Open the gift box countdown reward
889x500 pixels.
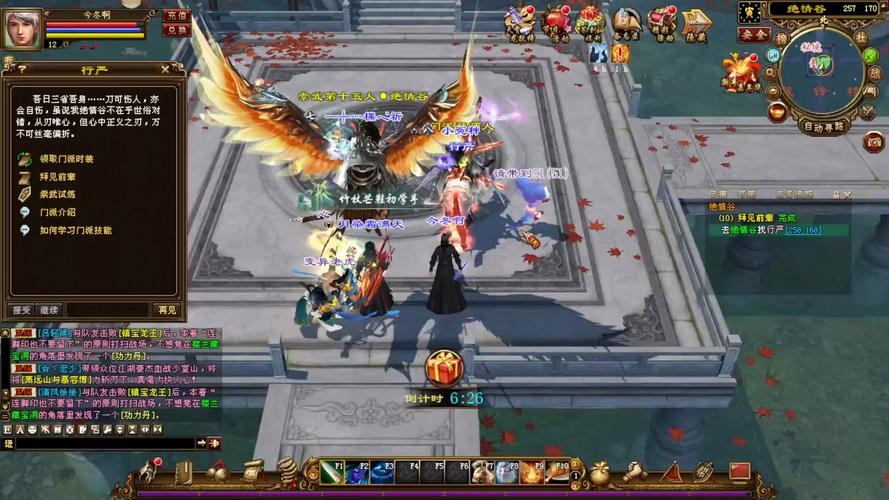443,368
